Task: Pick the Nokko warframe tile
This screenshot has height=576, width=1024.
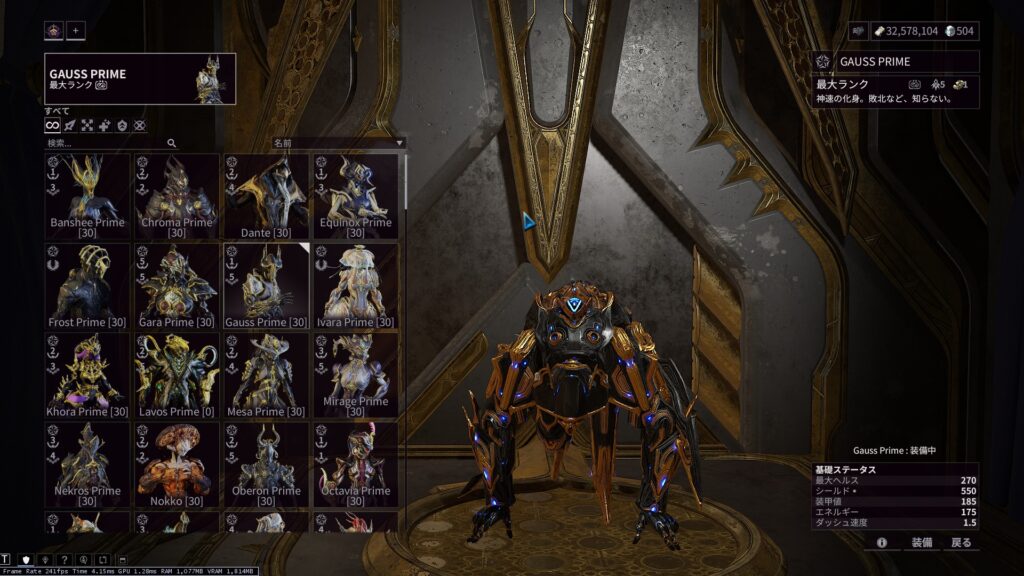Action: [177, 464]
